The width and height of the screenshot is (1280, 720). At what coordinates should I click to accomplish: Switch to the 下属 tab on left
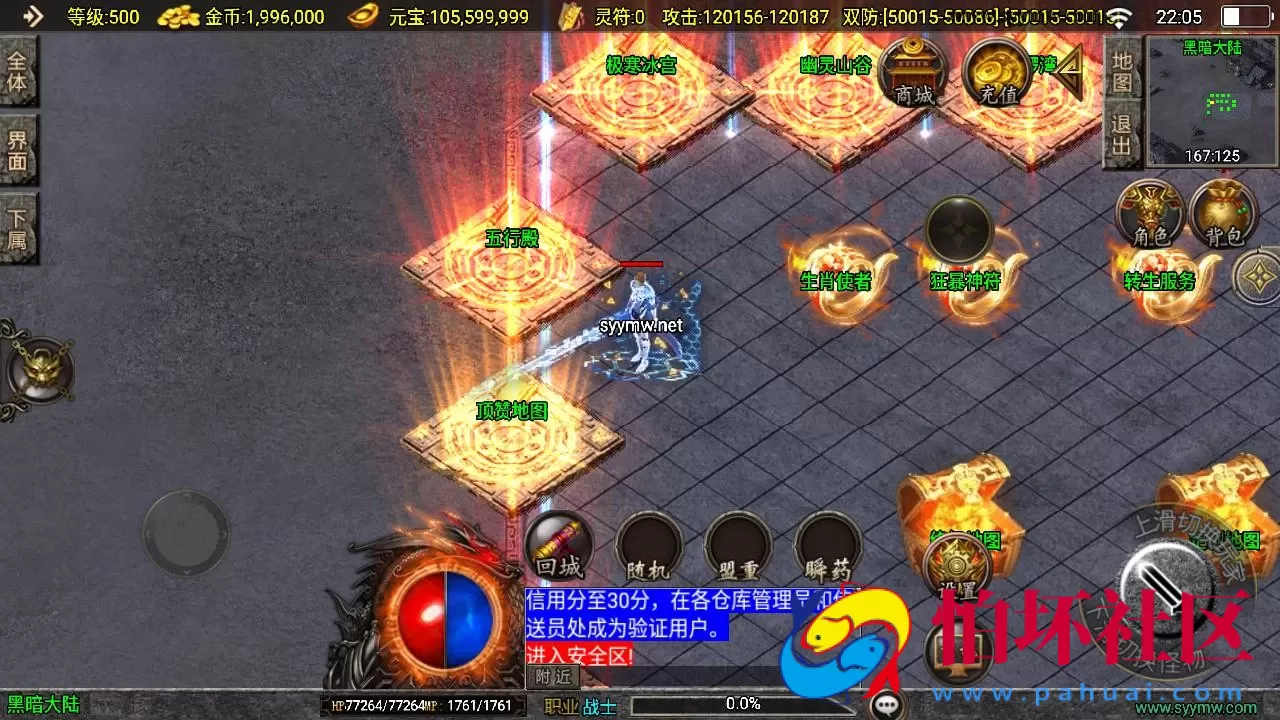tap(20, 221)
